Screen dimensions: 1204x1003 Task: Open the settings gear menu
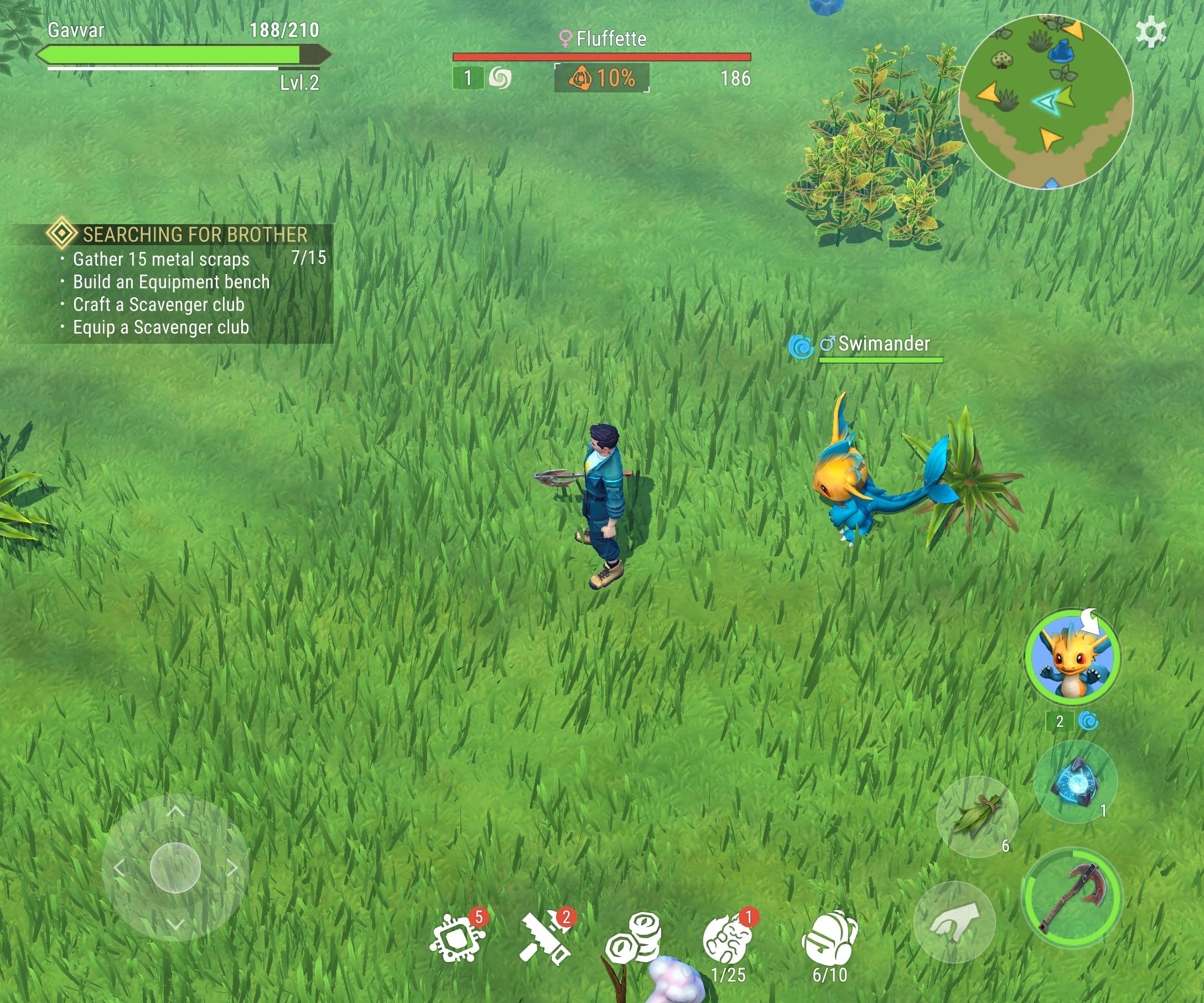click(1150, 32)
